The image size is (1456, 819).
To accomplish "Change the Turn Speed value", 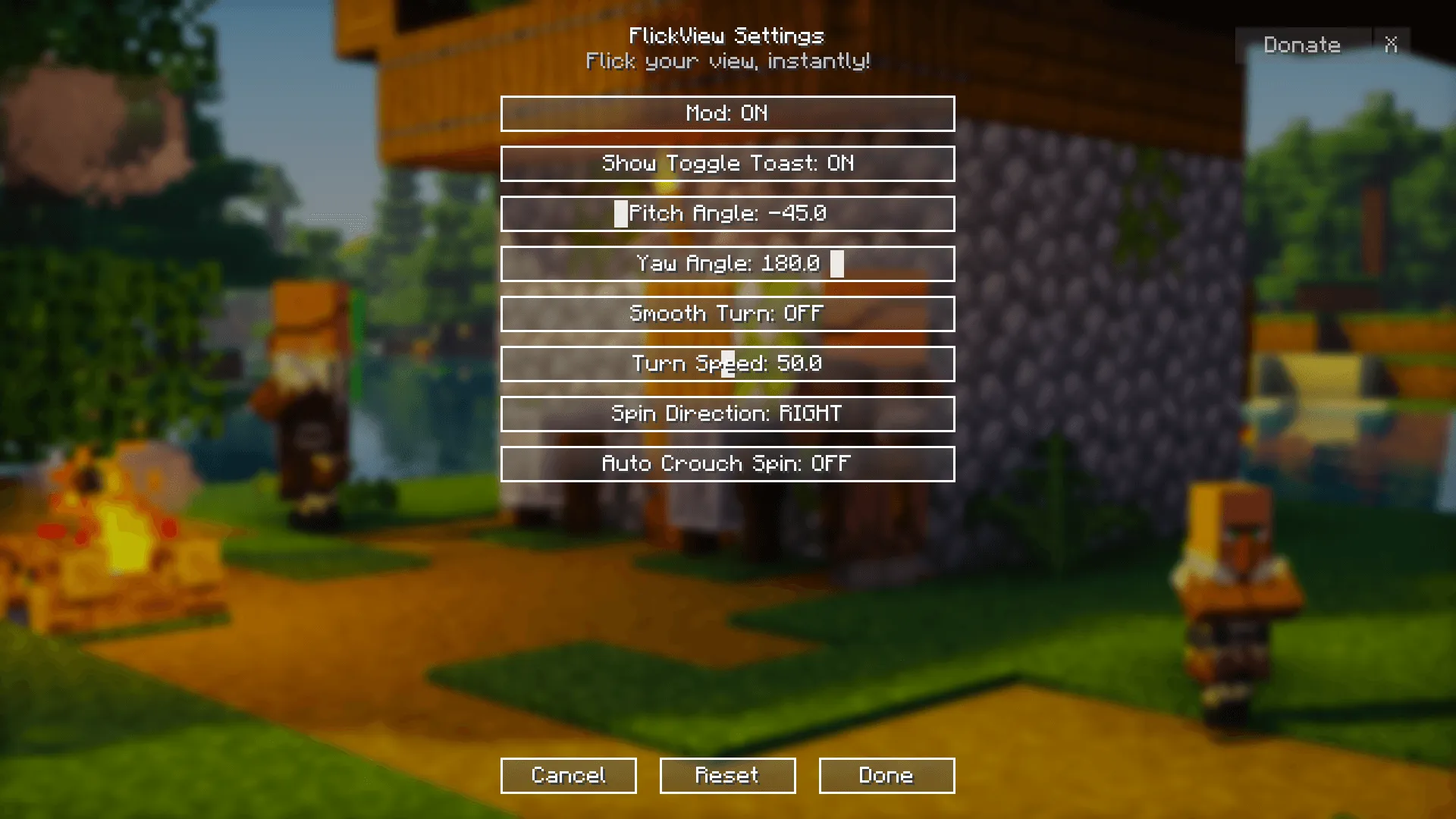I will point(726,363).
